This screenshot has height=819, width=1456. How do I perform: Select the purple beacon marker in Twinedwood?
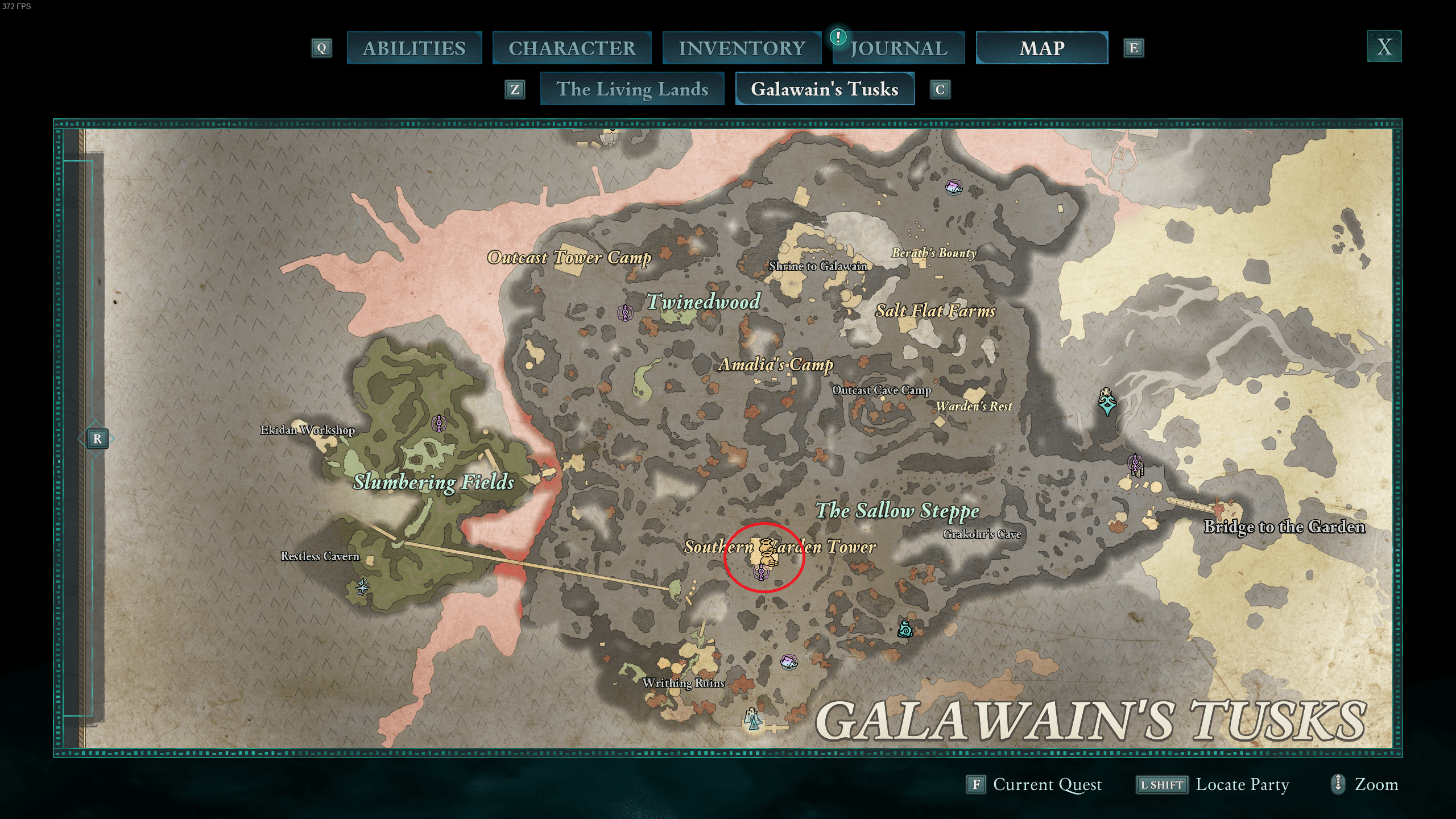pos(626,311)
